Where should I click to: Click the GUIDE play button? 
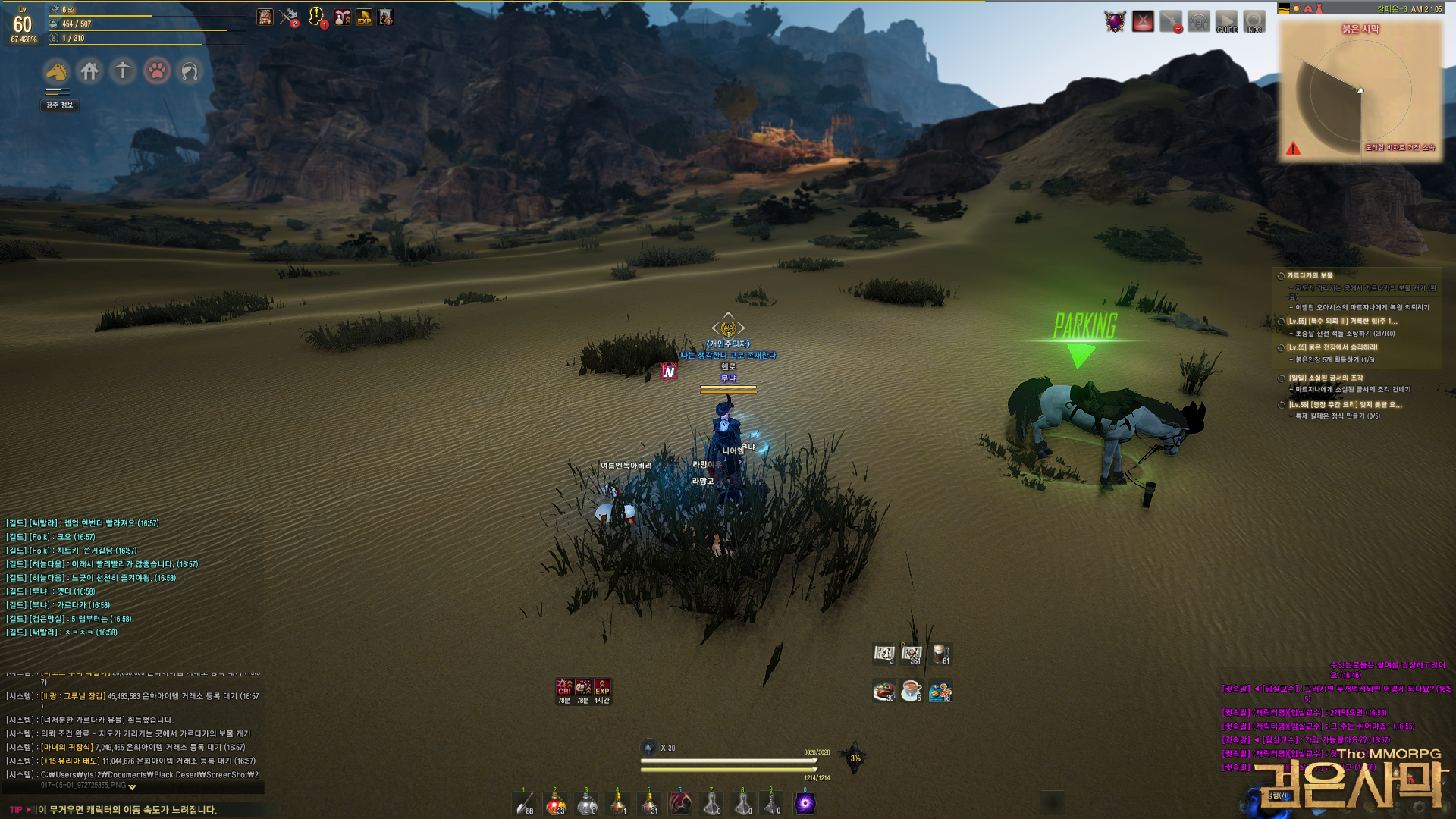pyautogui.click(x=1226, y=21)
